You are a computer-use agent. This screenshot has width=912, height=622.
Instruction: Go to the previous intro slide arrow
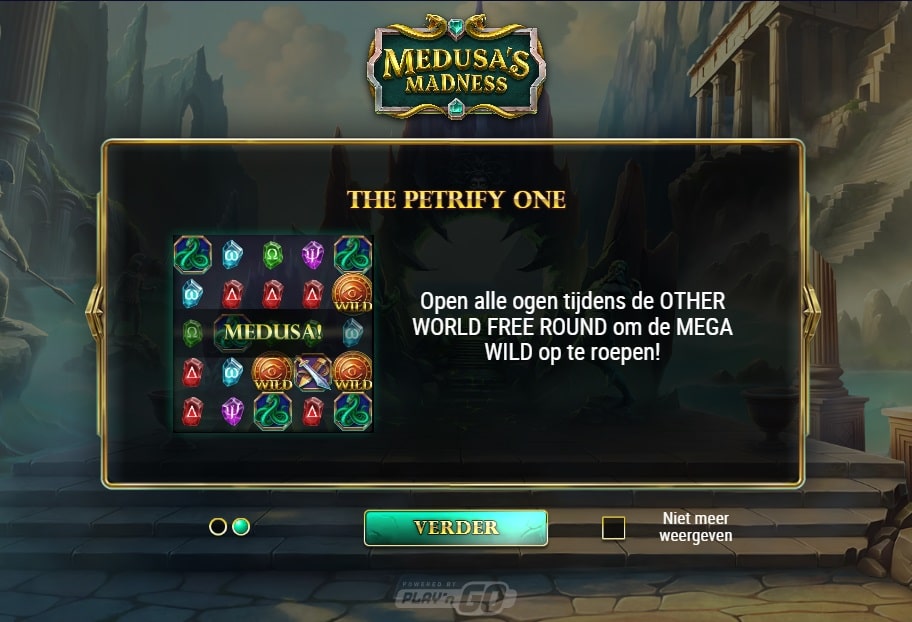(x=97, y=313)
